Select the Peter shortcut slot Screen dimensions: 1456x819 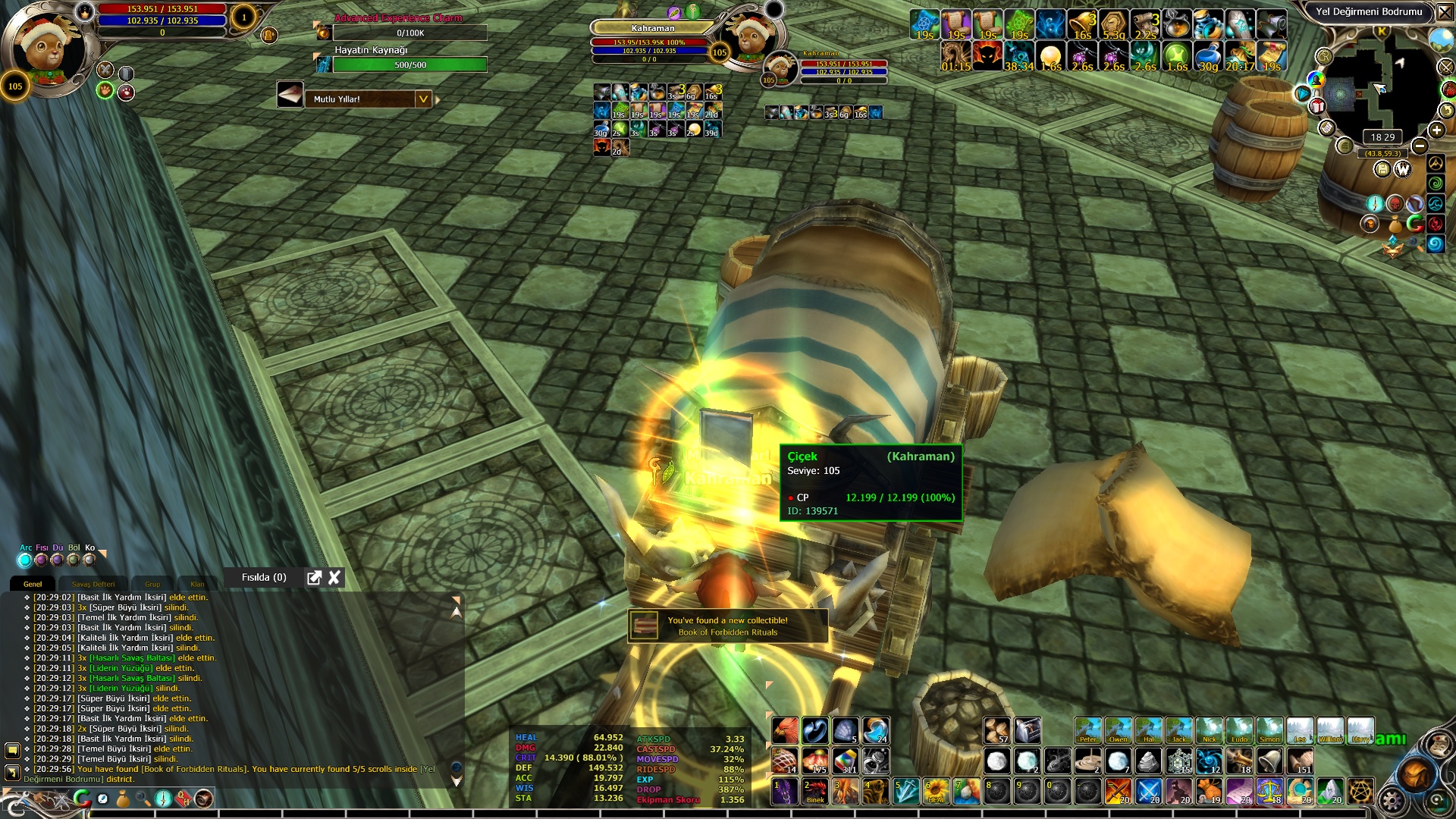(1087, 731)
